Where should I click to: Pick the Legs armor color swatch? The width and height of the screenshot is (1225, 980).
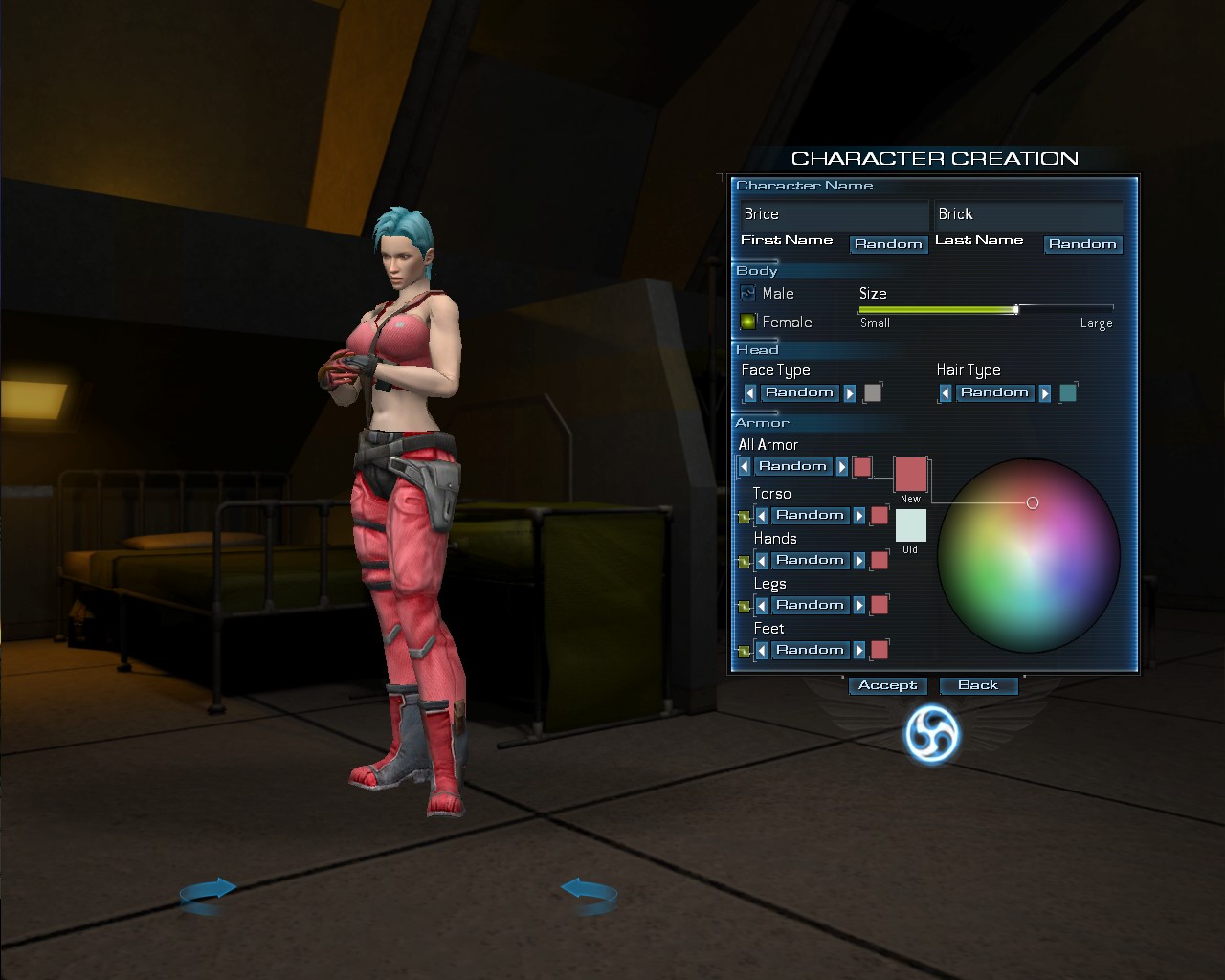(880, 605)
